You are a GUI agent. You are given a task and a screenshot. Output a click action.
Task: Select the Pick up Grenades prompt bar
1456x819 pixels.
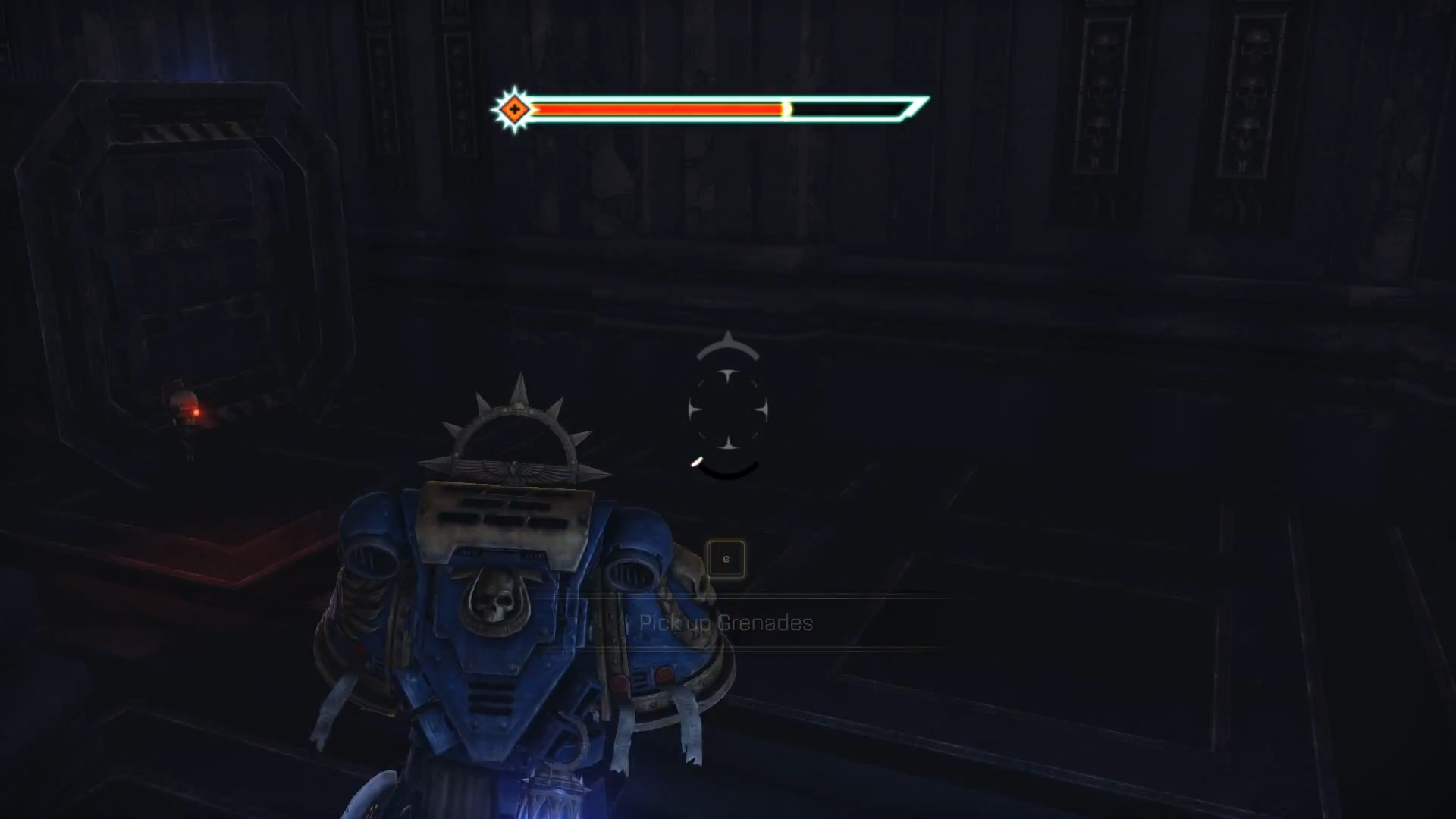pos(726,623)
